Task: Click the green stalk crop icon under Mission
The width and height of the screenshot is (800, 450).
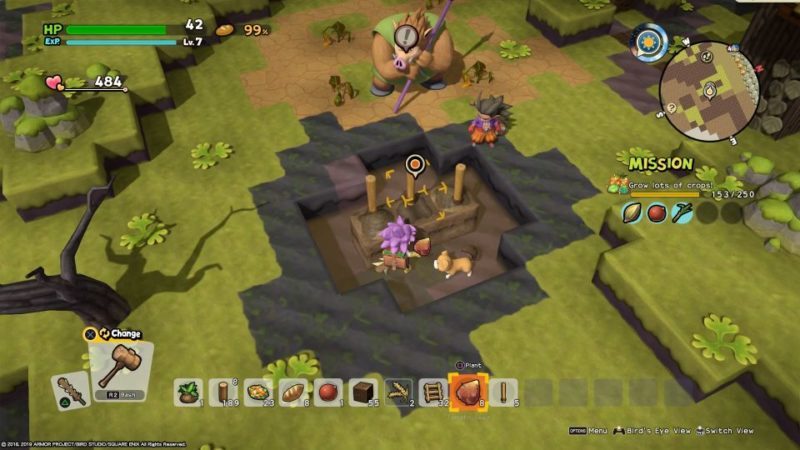Action: click(x=681, y=213)
